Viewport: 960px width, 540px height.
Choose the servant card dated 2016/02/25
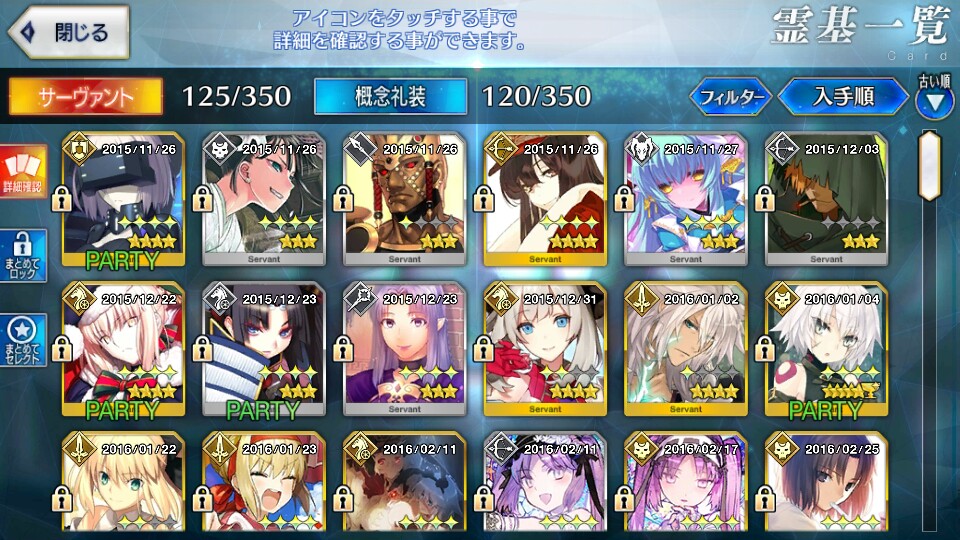(825, 485)
